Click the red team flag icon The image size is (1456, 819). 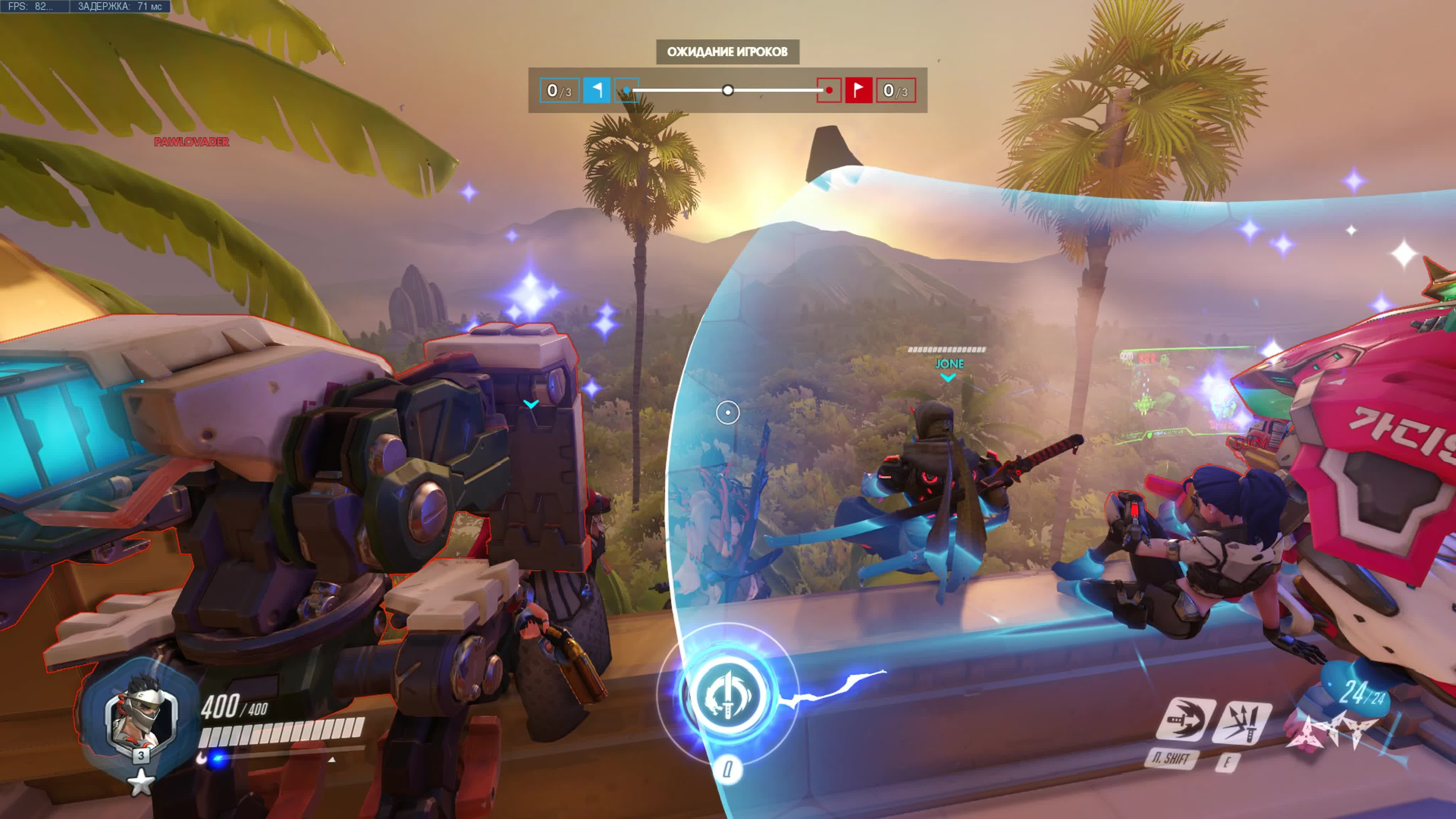[858, 90]
